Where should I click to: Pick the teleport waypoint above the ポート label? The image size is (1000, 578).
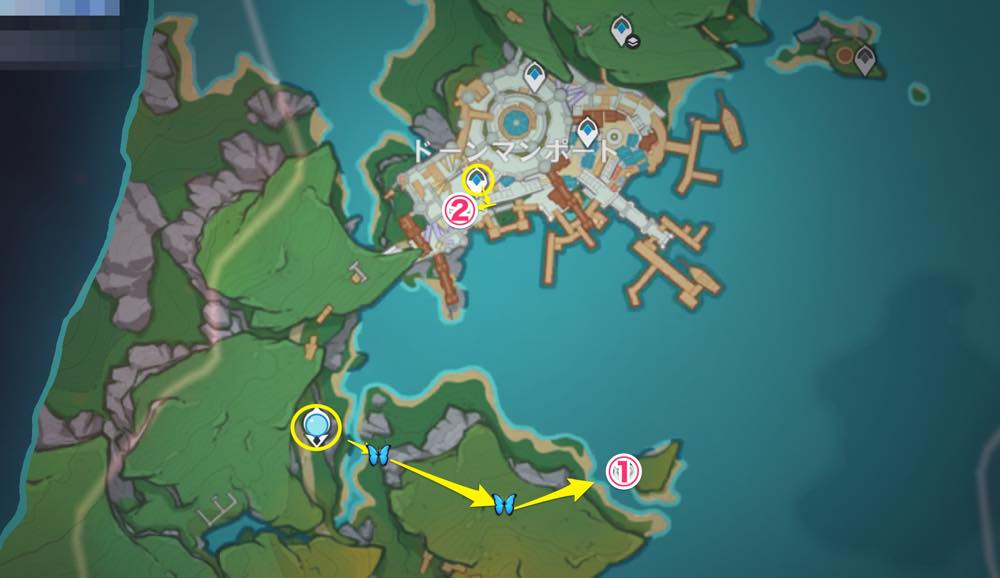click(x=587, y=129)
